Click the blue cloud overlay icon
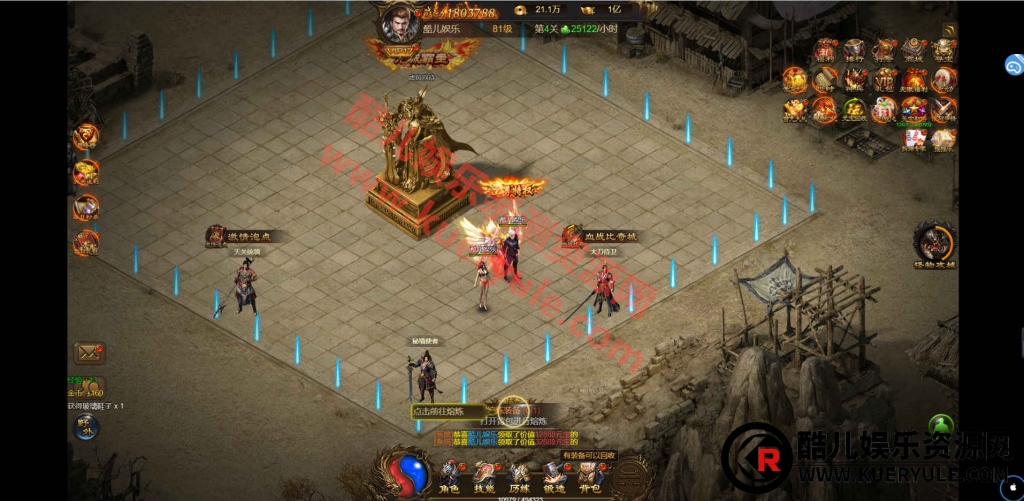 pos(1013,65)
